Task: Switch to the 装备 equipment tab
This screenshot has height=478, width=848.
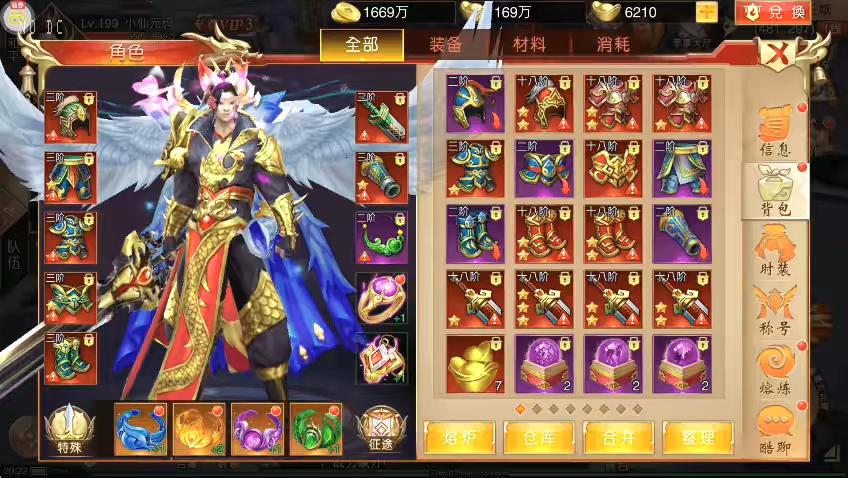Action: pyautogui.click(x=445, y=45)
